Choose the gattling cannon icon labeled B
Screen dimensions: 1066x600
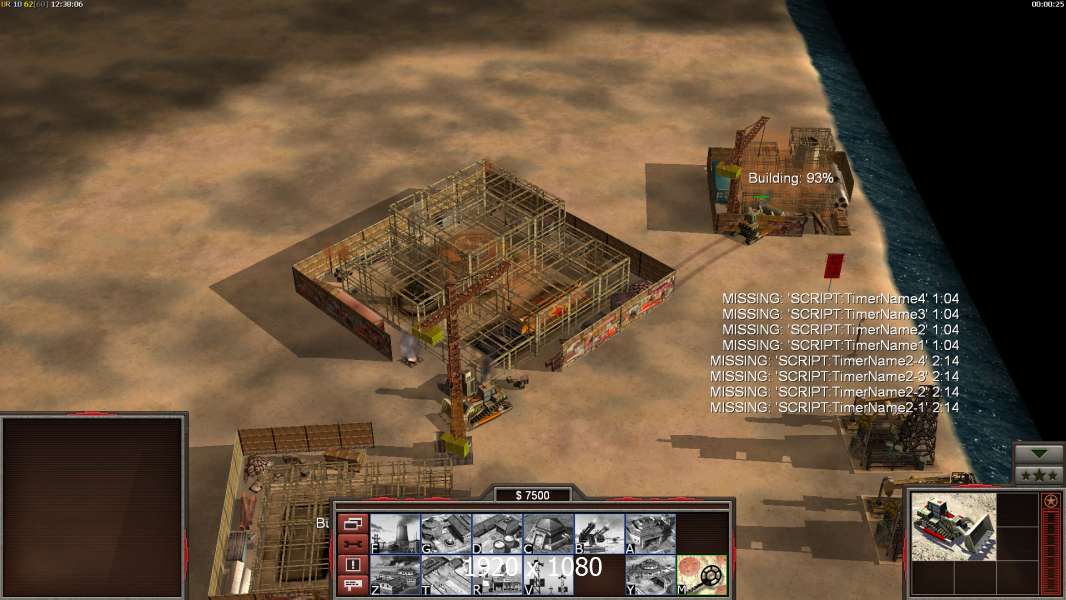[599, 534]
